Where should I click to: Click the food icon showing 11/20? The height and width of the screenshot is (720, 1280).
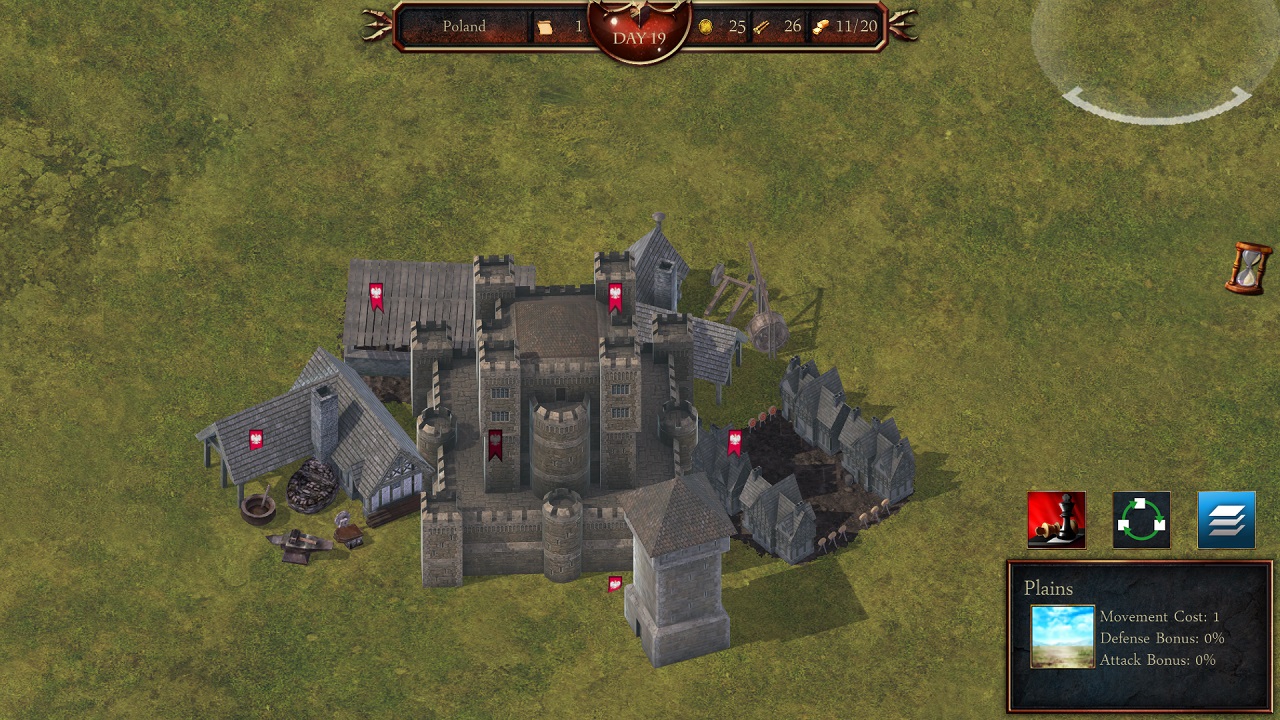click(x=821, y=27)
